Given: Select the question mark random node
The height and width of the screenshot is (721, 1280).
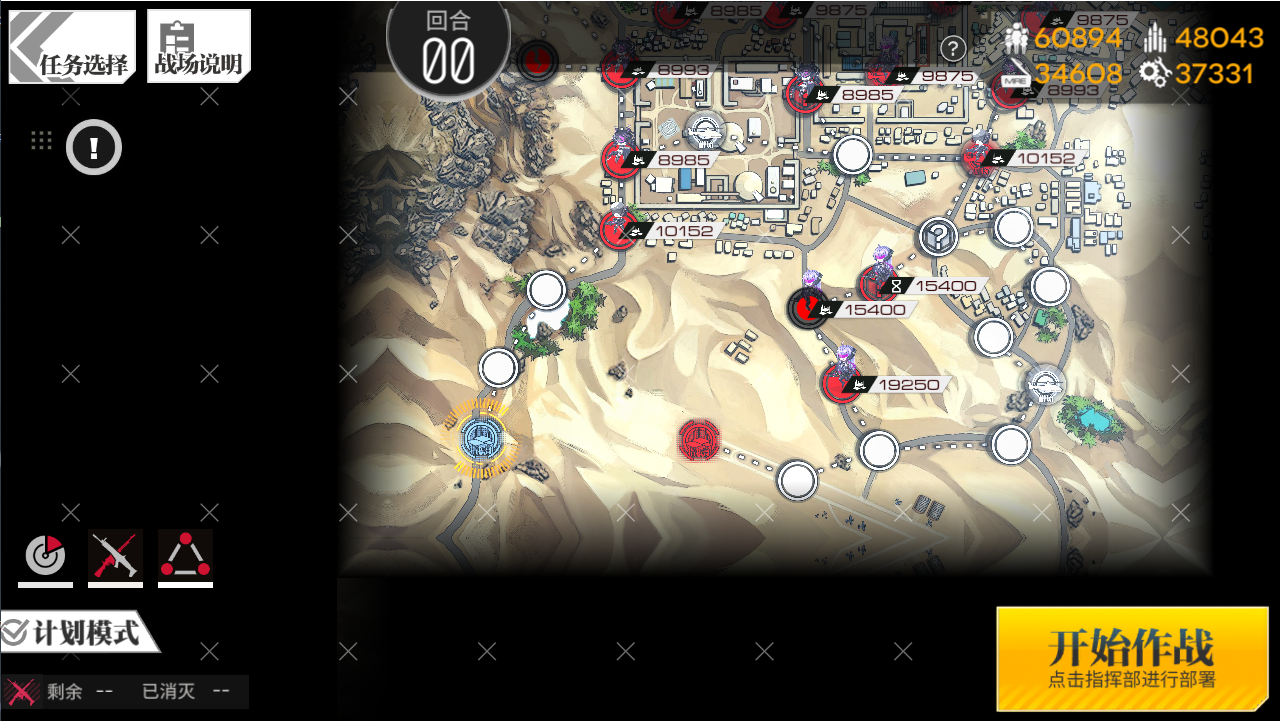Looking at the screenshot, I should pos(938,237).
